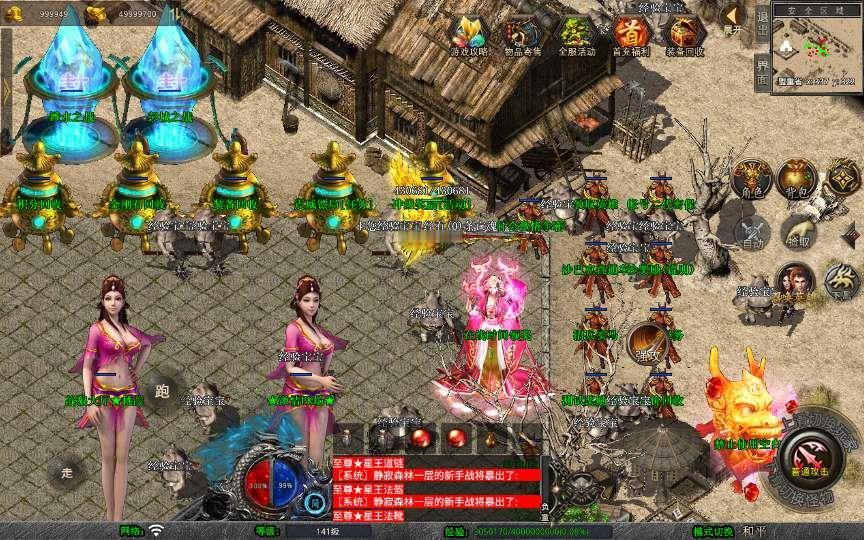Open the 首充福利 first-recharge reward

628,34
